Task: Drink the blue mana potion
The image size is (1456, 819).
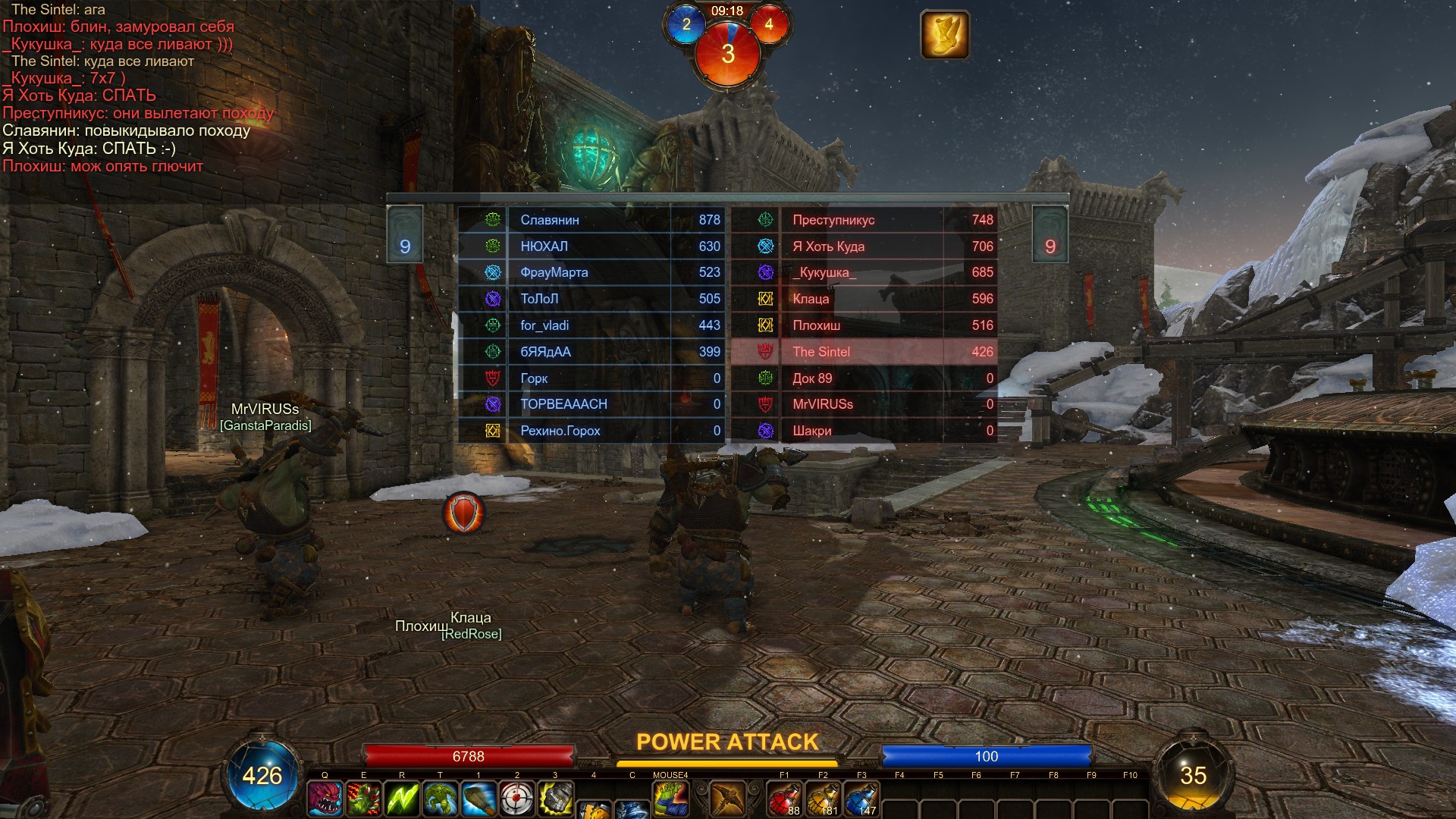Action: (861, 799)
